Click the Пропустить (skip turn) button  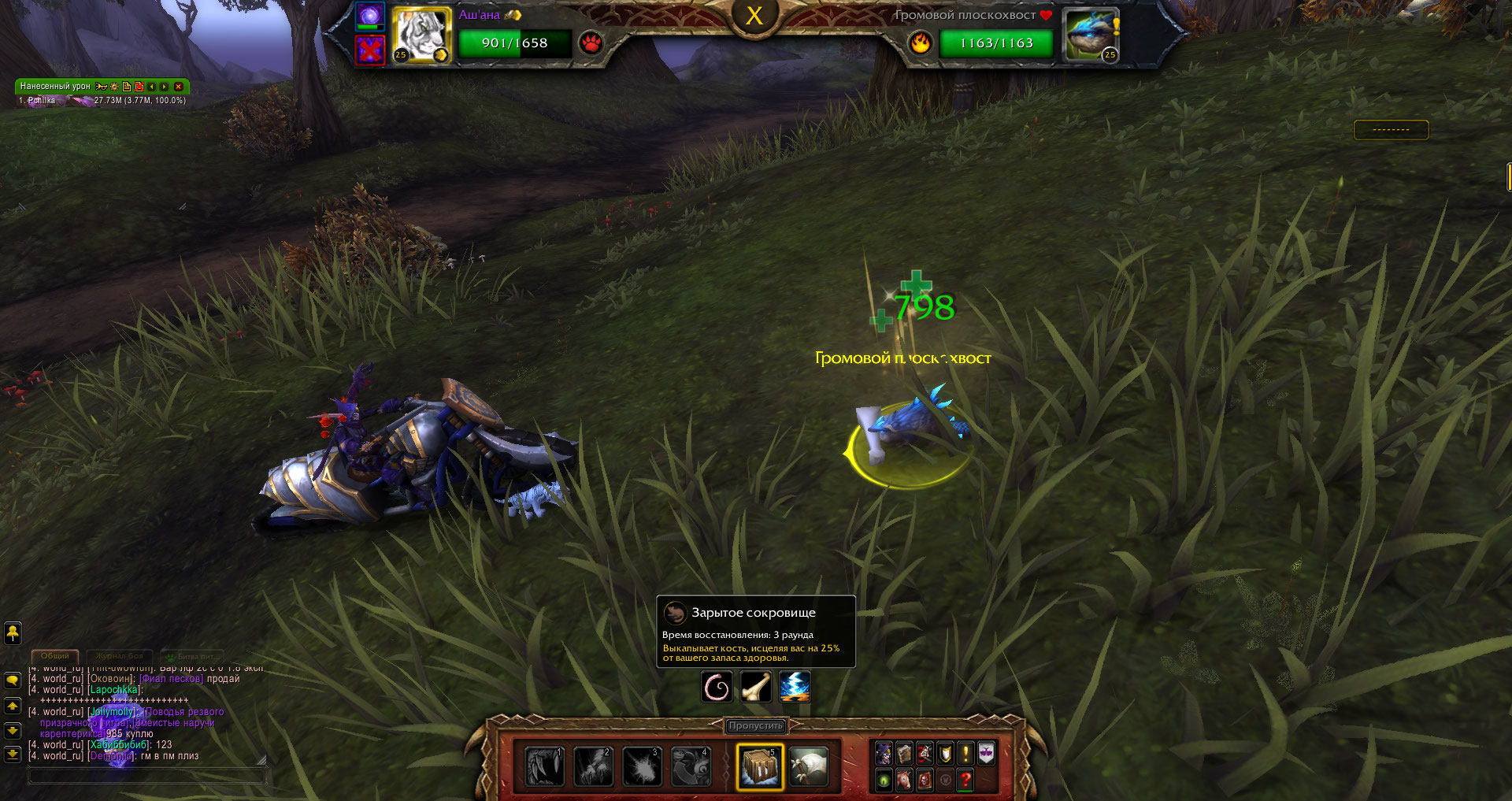[x=755, y=725]
